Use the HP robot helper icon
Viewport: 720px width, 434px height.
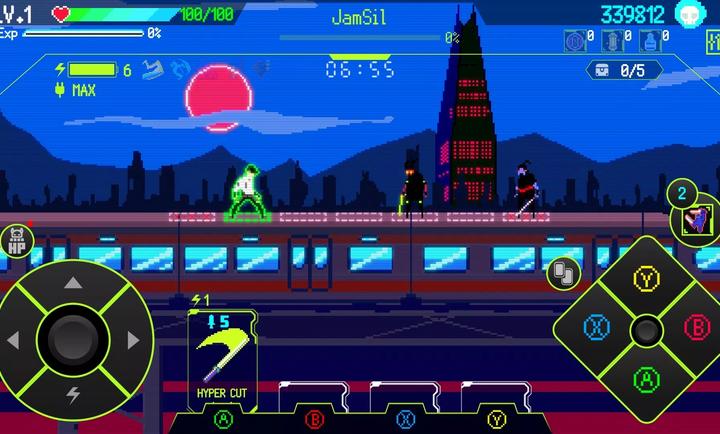pos(16,240)
